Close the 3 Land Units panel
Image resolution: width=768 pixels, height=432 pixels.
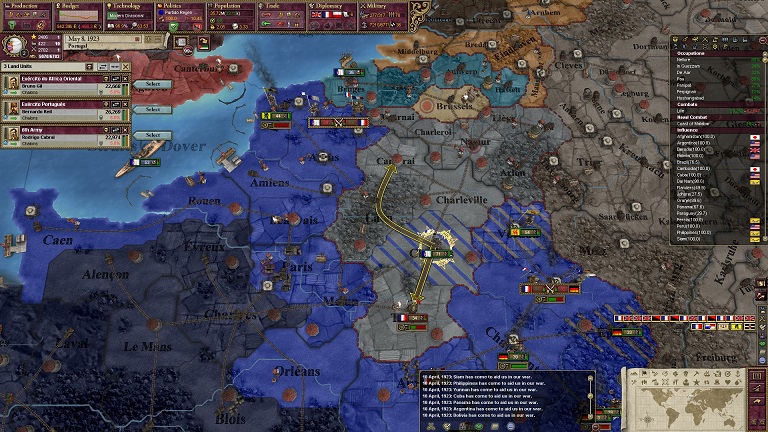126,66
